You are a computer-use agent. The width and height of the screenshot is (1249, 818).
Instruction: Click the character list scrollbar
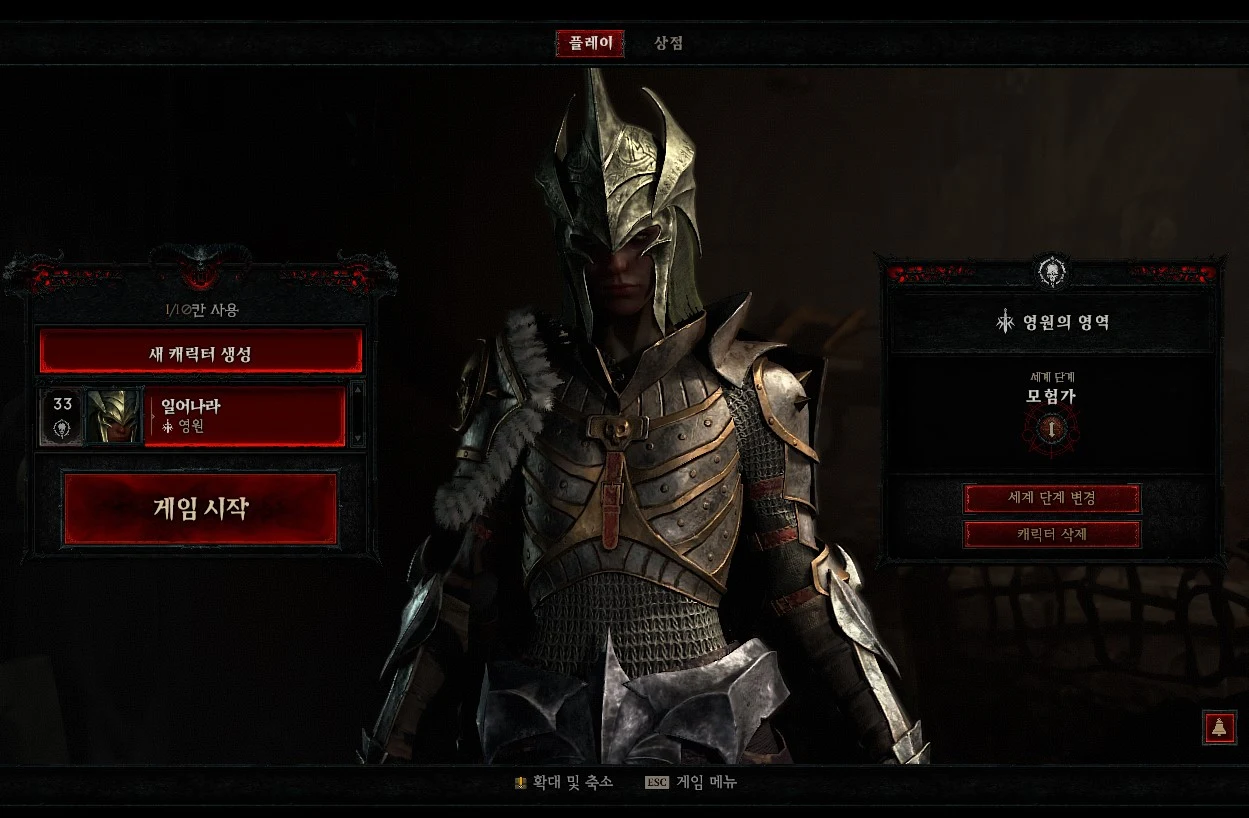358,414
